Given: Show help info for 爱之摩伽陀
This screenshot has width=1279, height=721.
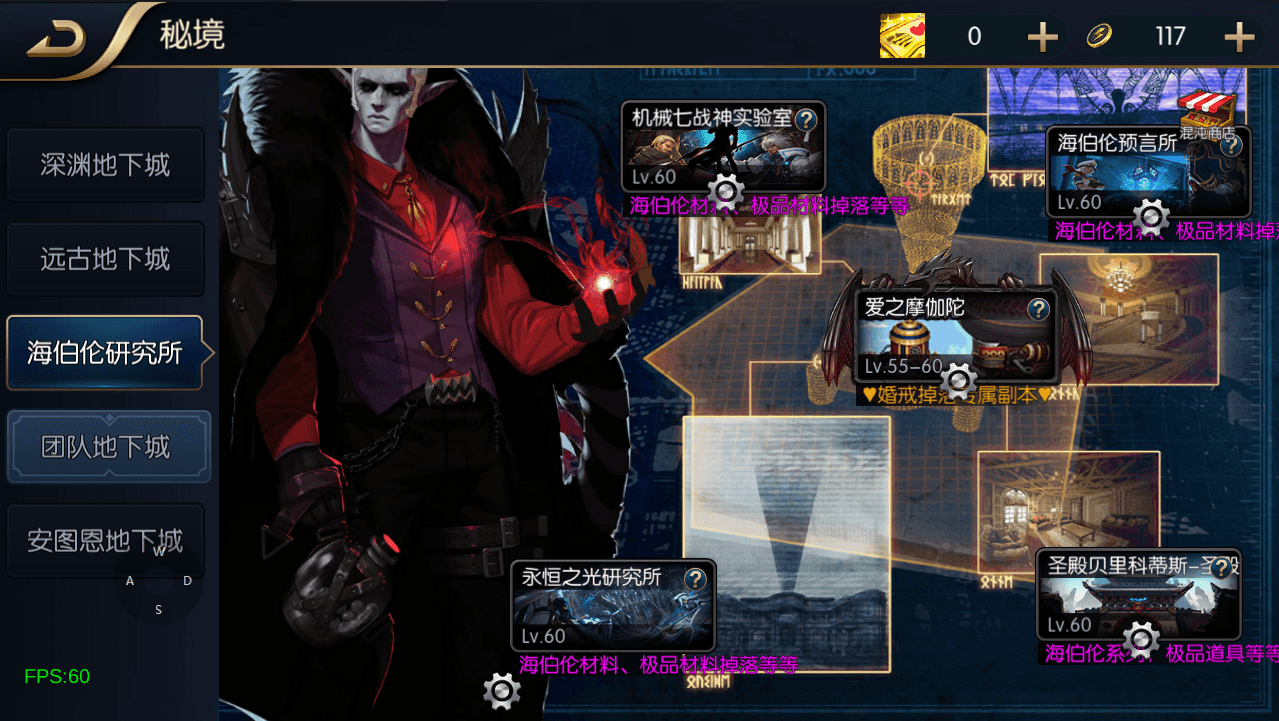Looking at the screenshot, I should pos(1039,308).
